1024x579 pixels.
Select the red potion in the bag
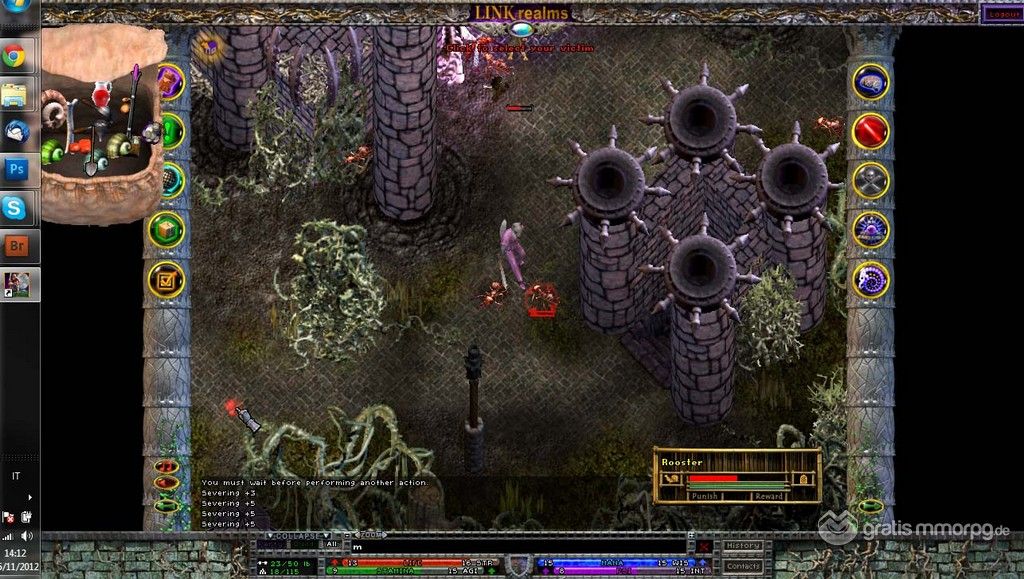(100, 96)
